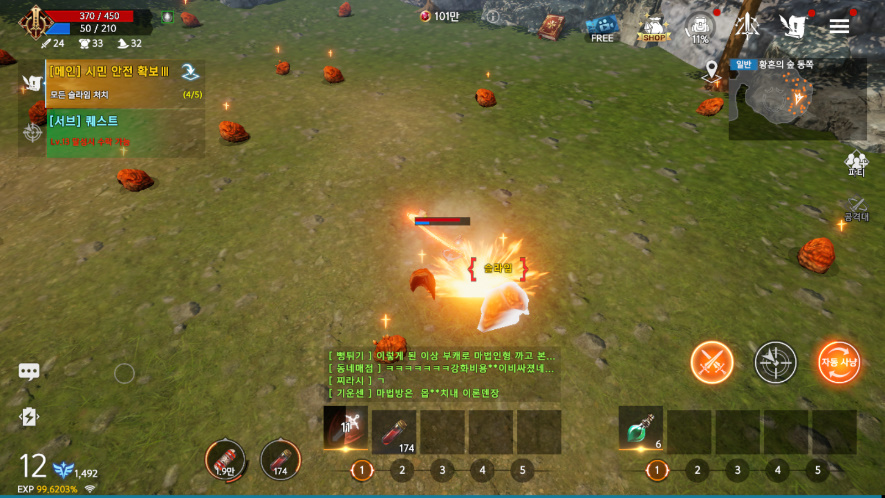Open the red spellbook icon
Image resolution: width=885 pixels, height=498 pixels.
pyautogui.click(x=551, y=27)
